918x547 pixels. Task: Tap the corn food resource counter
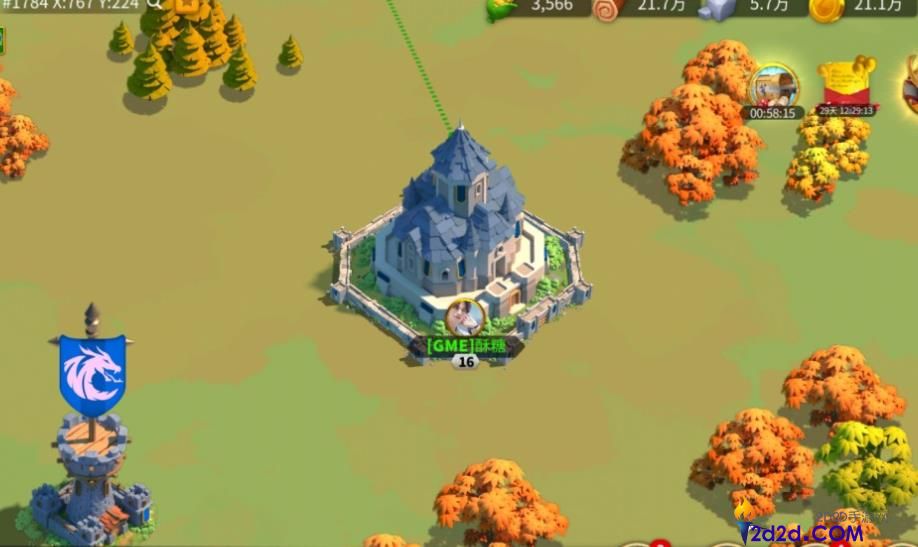point(532,6)
